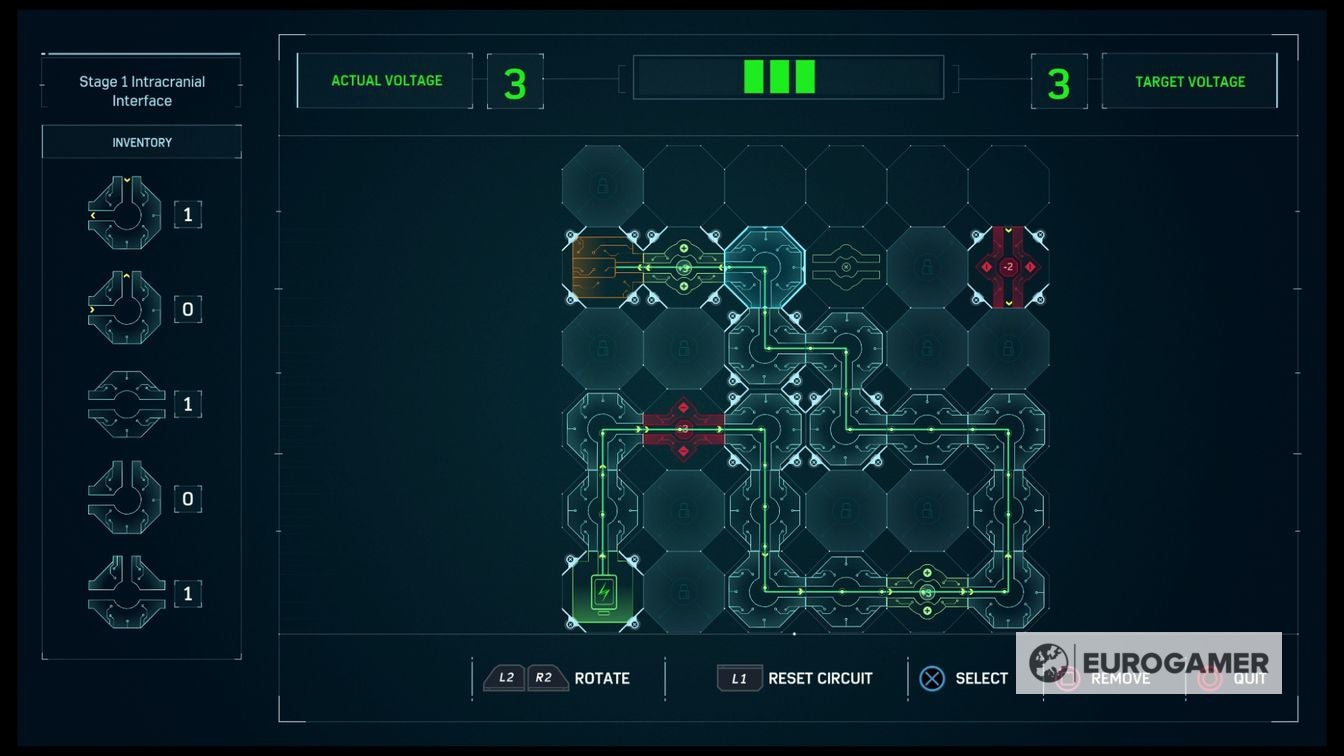
Task: Click a locked padlock grid tile
Action: [600, 187]
